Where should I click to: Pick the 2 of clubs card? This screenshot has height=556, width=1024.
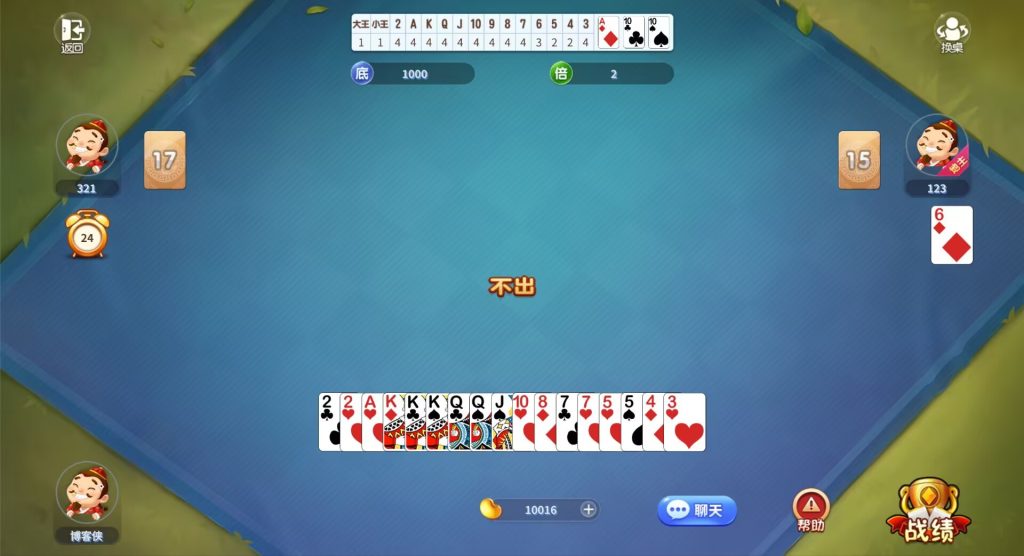pyautogui.click(x=327, y=422)
